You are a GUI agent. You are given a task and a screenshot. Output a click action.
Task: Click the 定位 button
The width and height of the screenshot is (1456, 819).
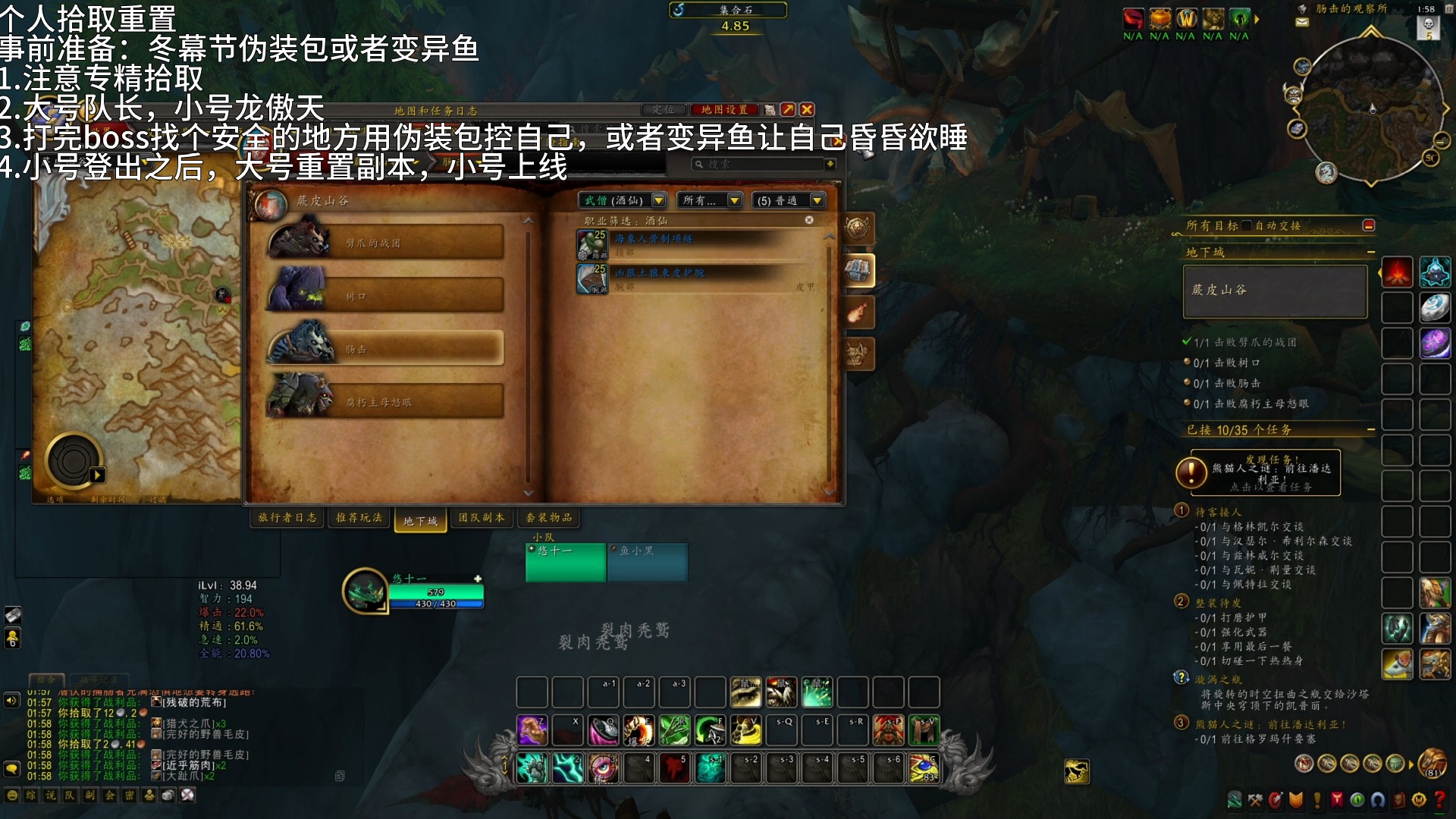pos(664,110)
